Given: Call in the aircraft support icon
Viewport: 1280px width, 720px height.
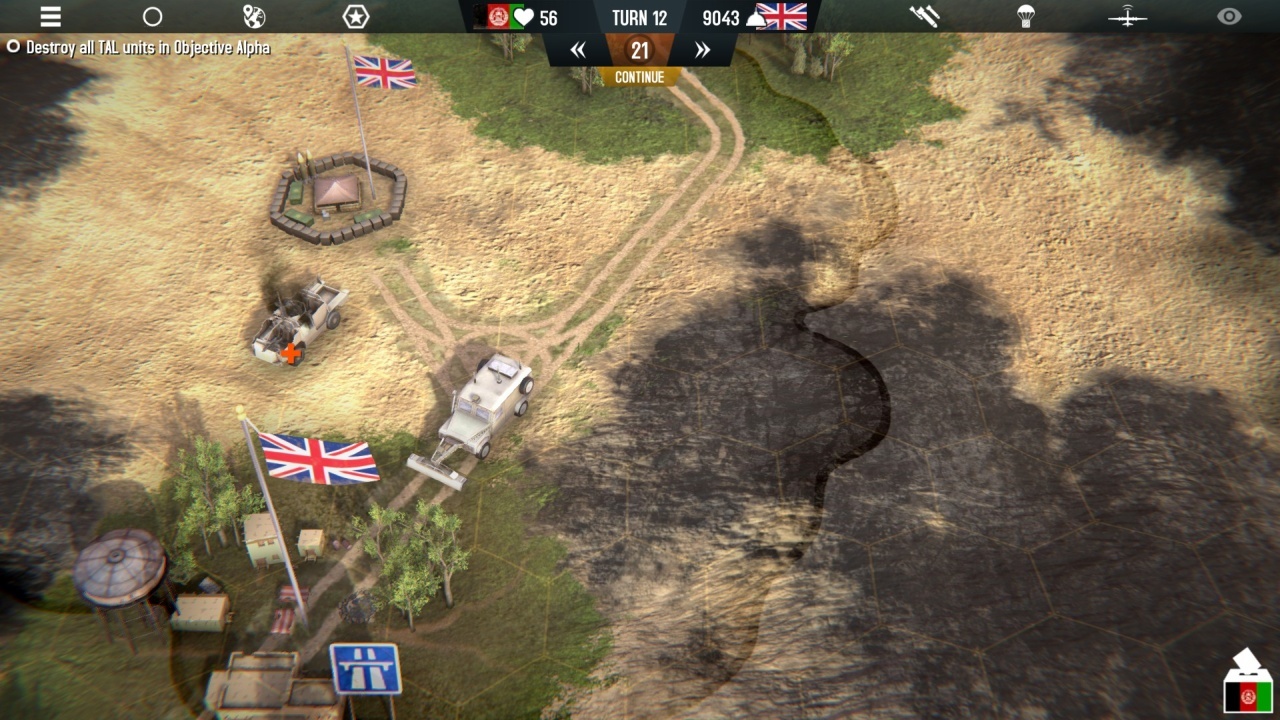Looking at the screenshot, I should point(1127,17).
